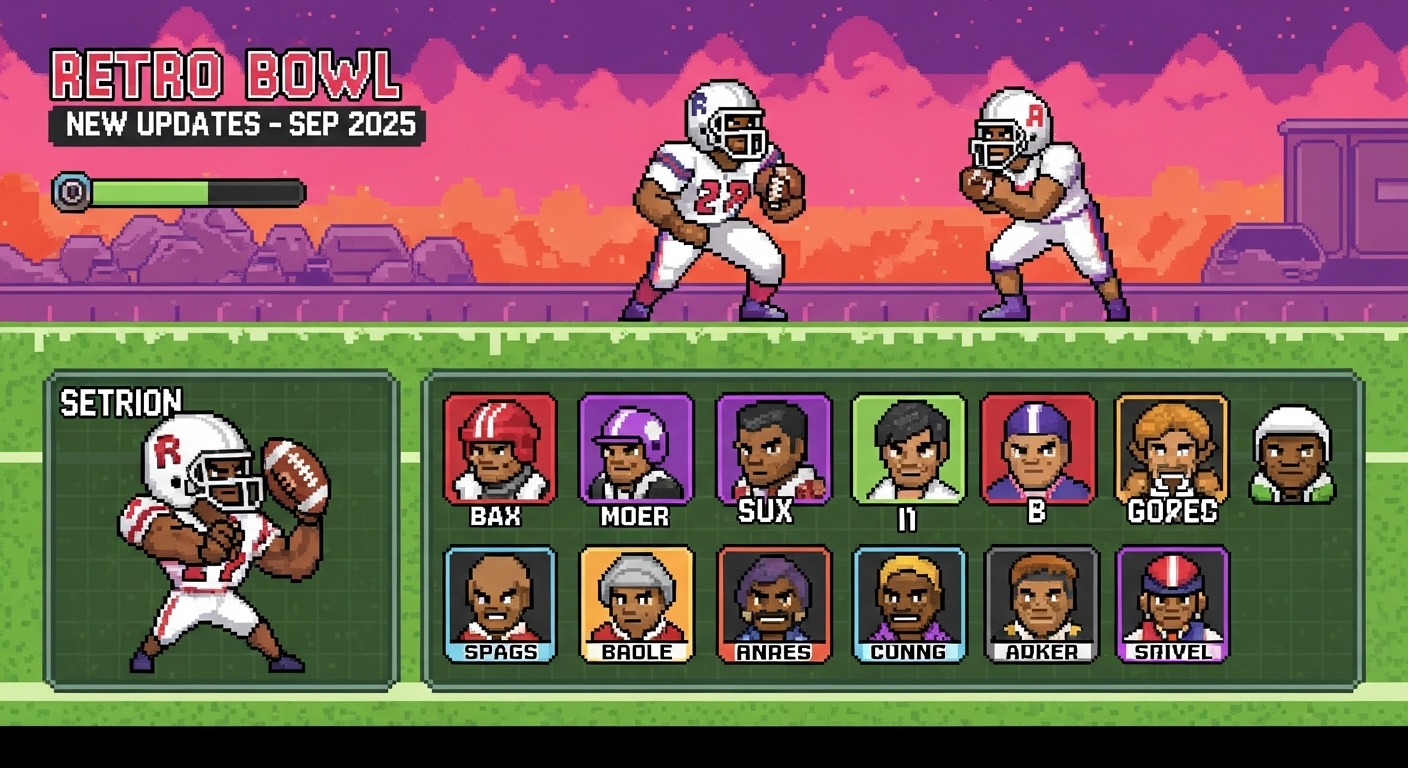This screenshot has width=1408, height=768.
Task: Pick the SAIVEL striped helmet player
Action: pos(1172,602)
